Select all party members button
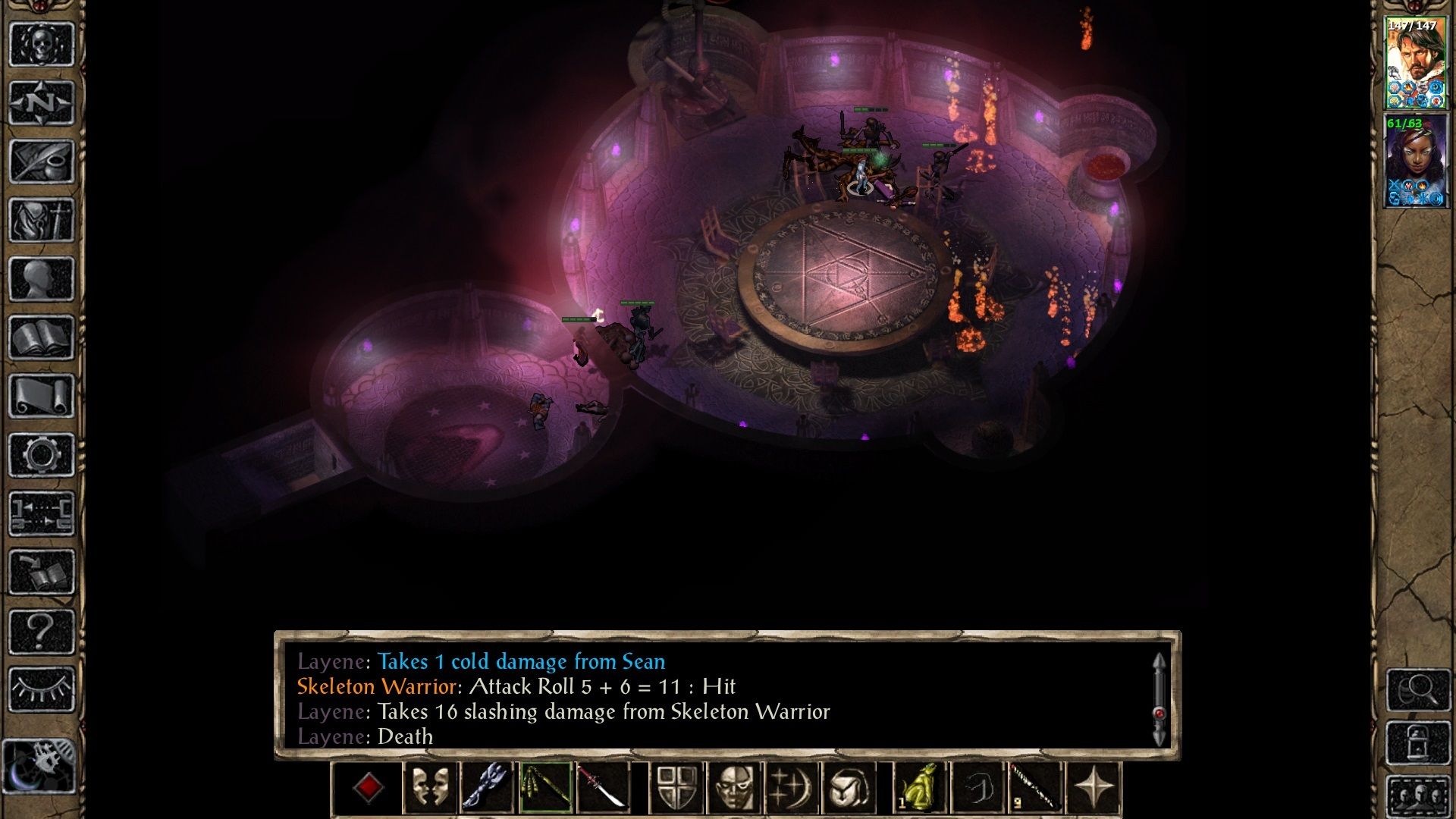The height and width of the screenshot is (819, 1456). pos(1418,796)
